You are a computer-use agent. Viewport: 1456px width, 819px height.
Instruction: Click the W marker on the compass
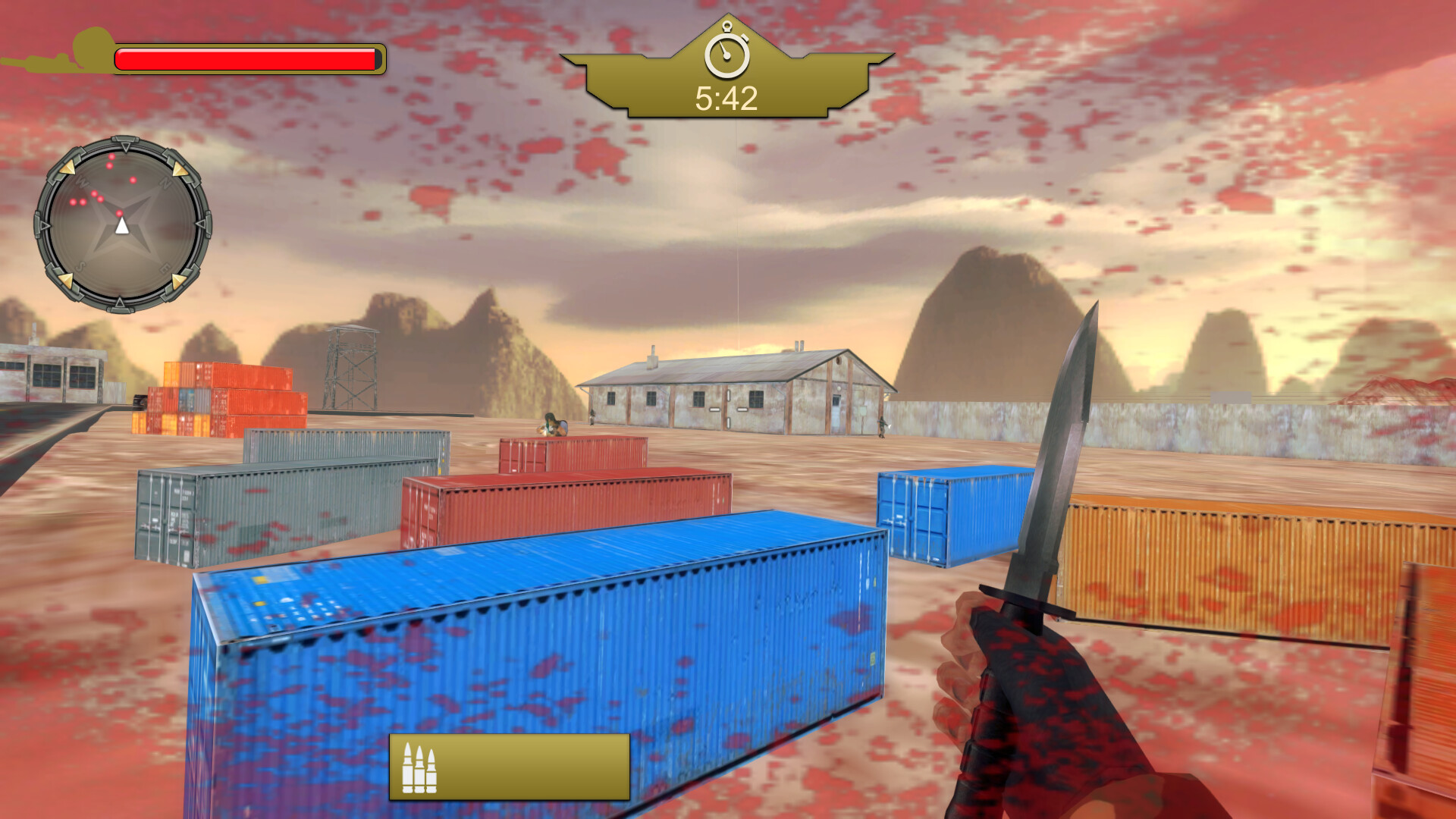click(80, 180)
